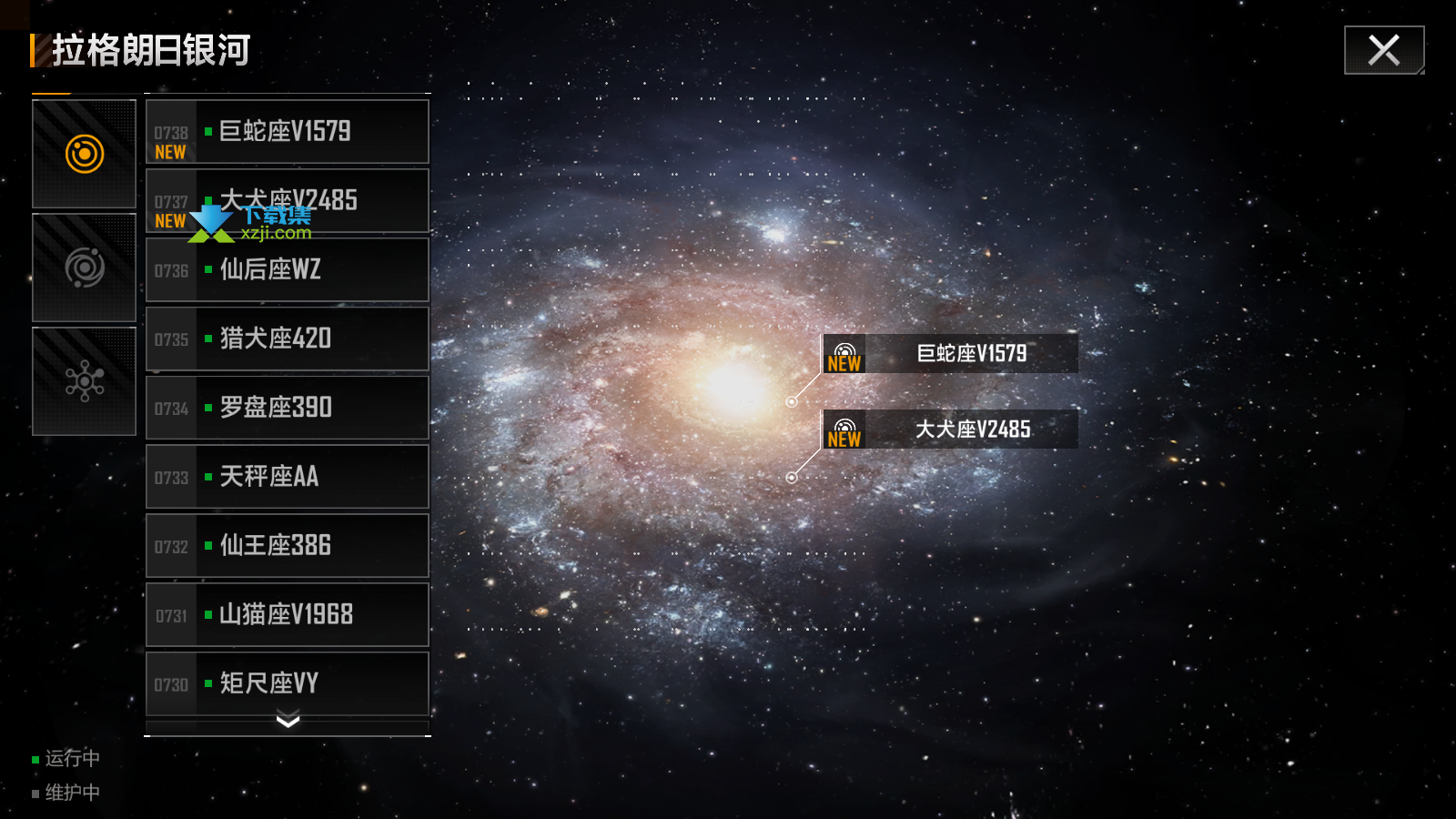
Task: Pick the 山猫座V1968 server
Action: (287, 615)
